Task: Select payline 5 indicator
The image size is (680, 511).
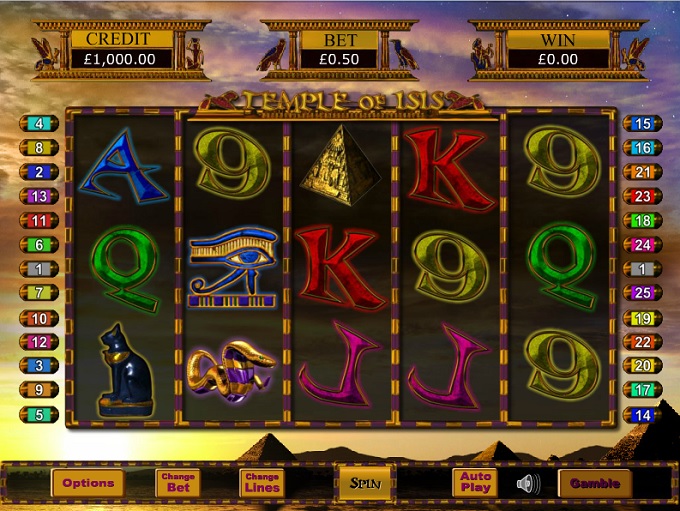Action: (x=39, y=414)
